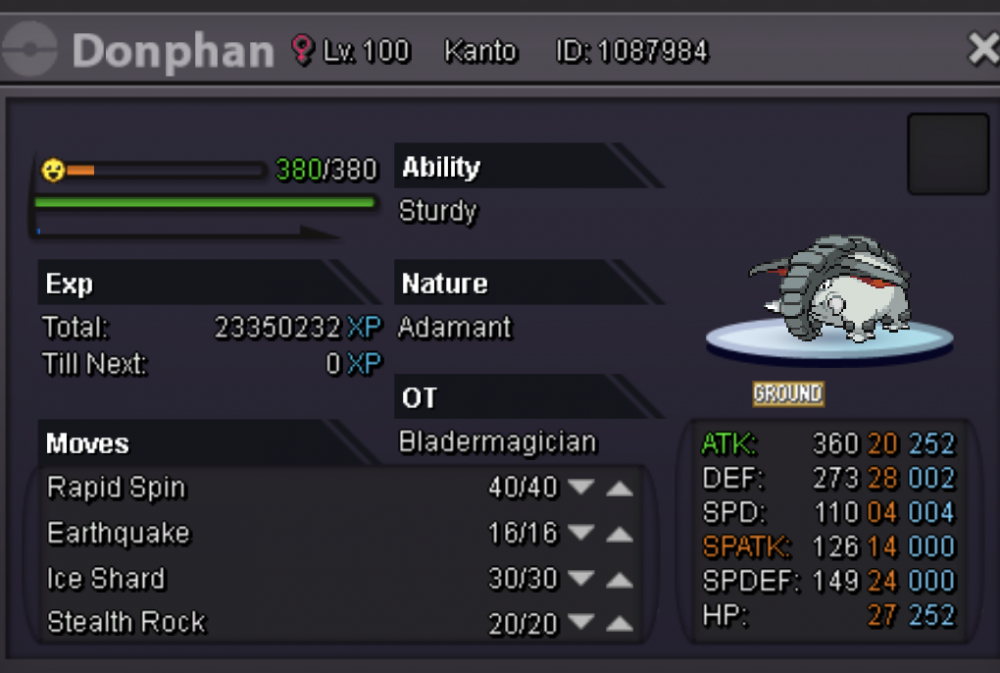Close the Donphan summary window
Viewport: 1000px width, 673px height.
pos(983,49)
